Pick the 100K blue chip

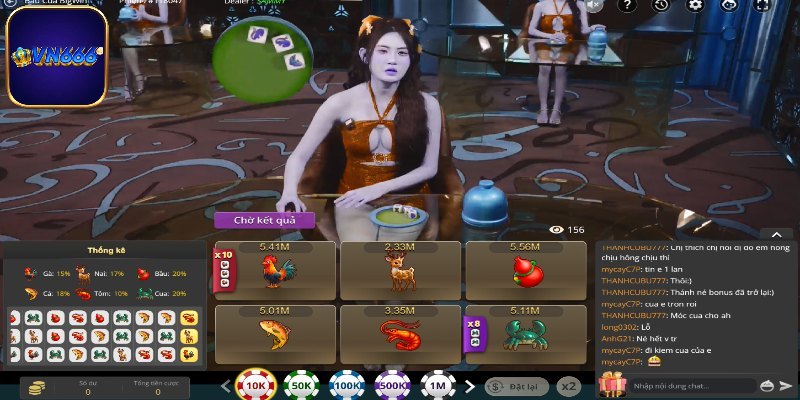tap(347, 386)
